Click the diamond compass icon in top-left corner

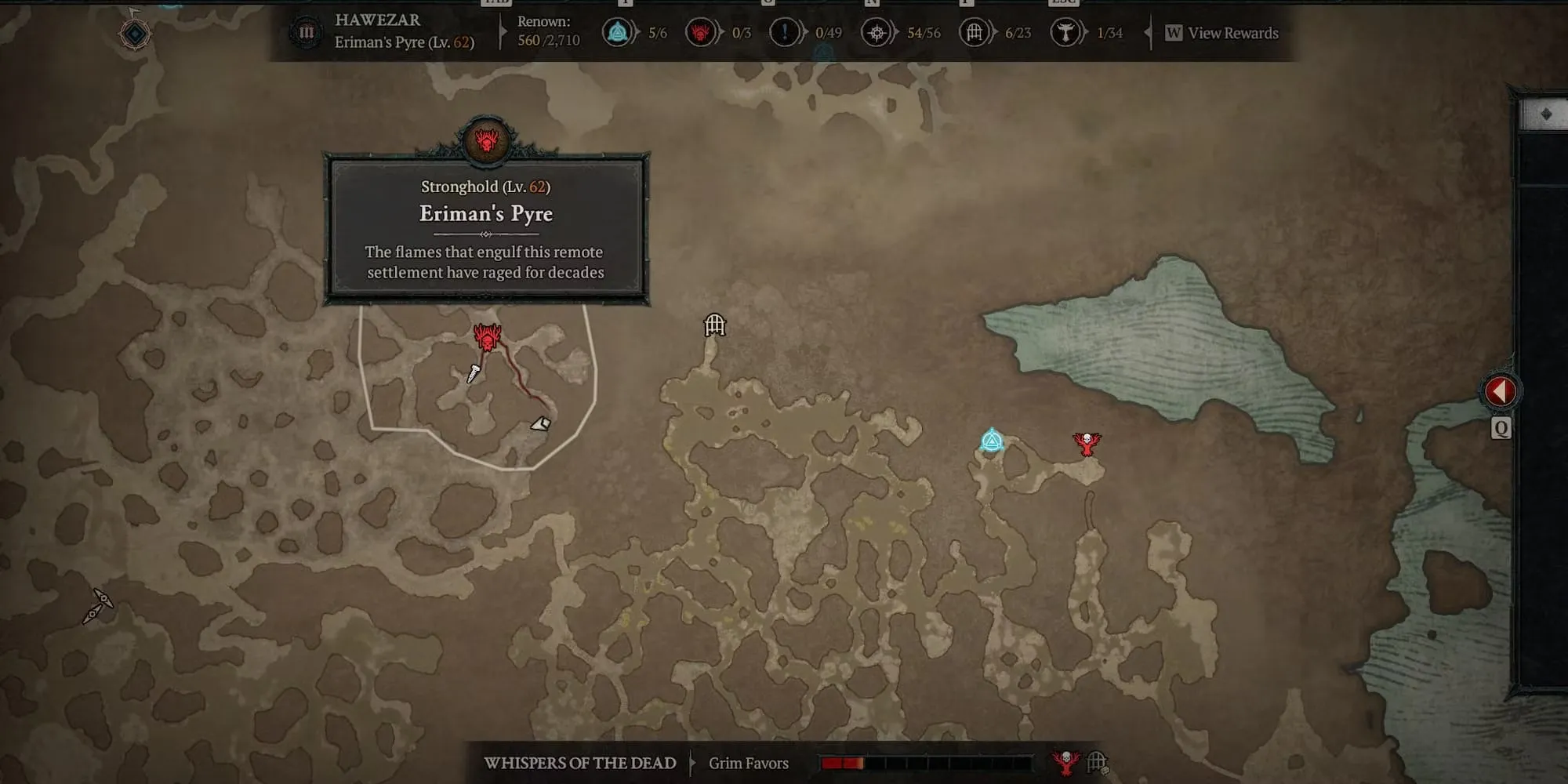coord(135,34)
